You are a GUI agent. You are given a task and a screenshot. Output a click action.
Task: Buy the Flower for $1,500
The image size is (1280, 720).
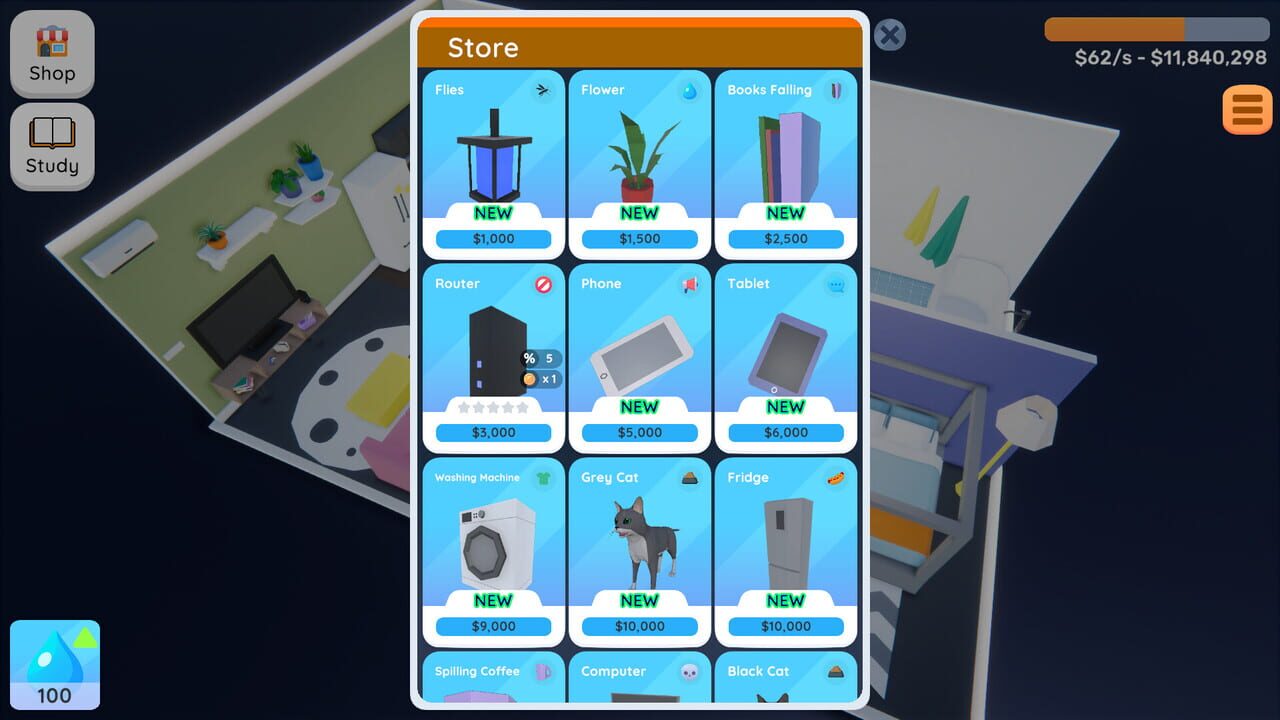click(x=639, y=238)
